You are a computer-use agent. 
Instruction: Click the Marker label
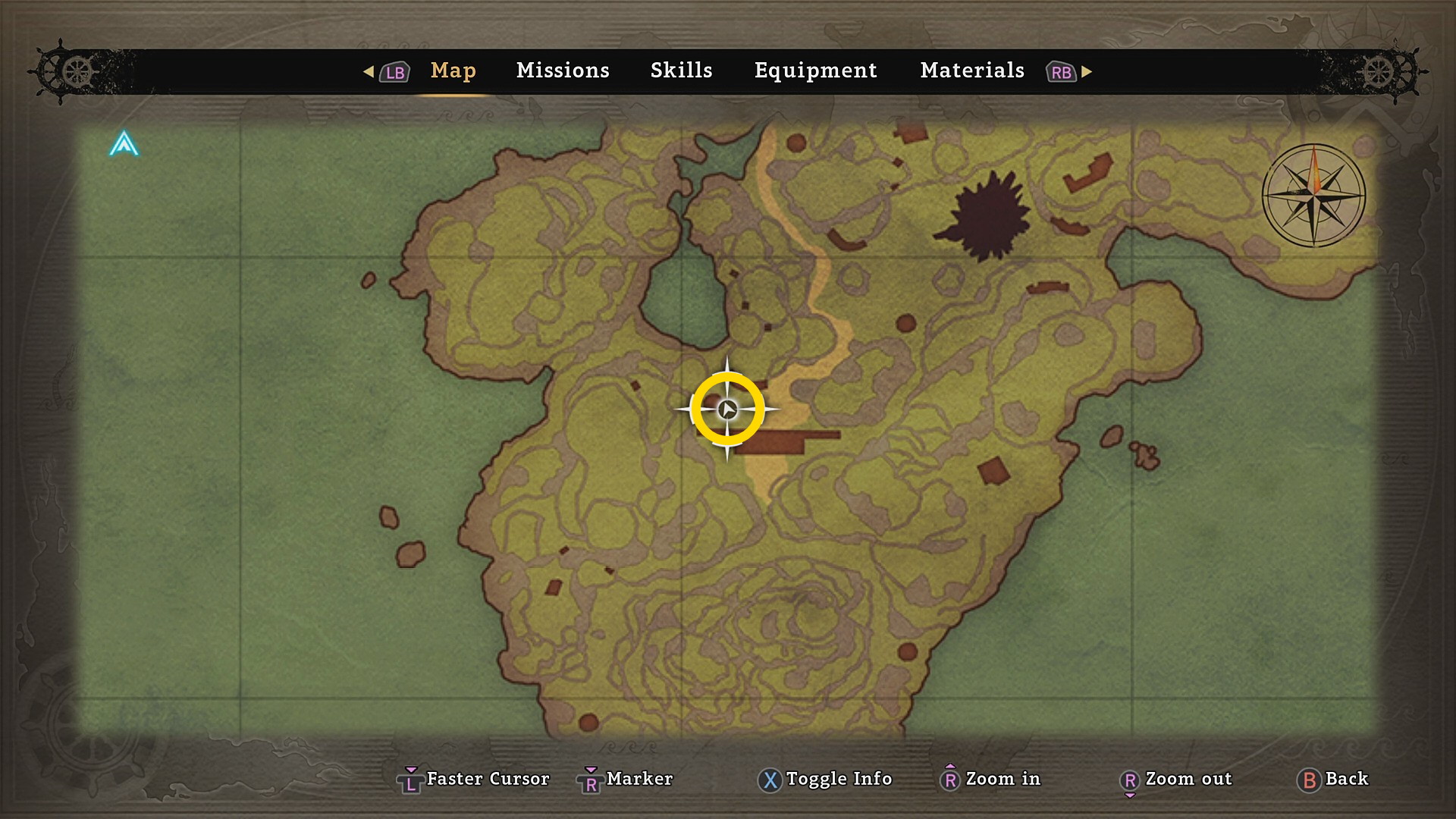click(639, 779)
